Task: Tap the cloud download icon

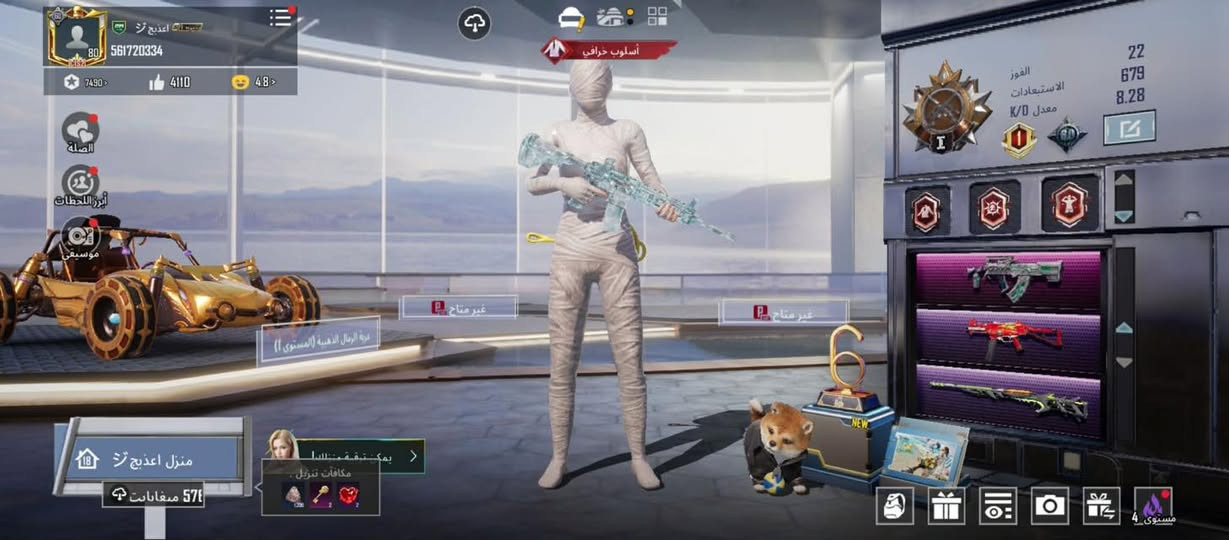Action: (474, 24)
